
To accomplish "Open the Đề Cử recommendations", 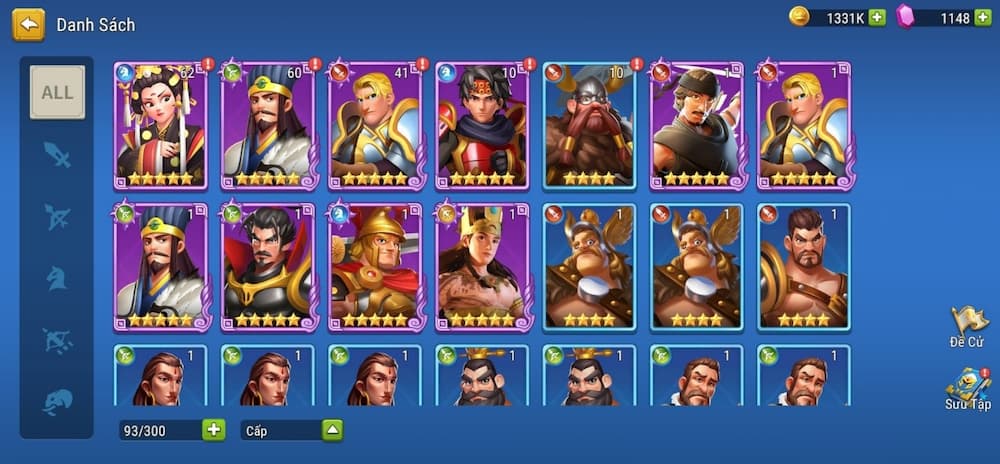I will click(967, 327).
